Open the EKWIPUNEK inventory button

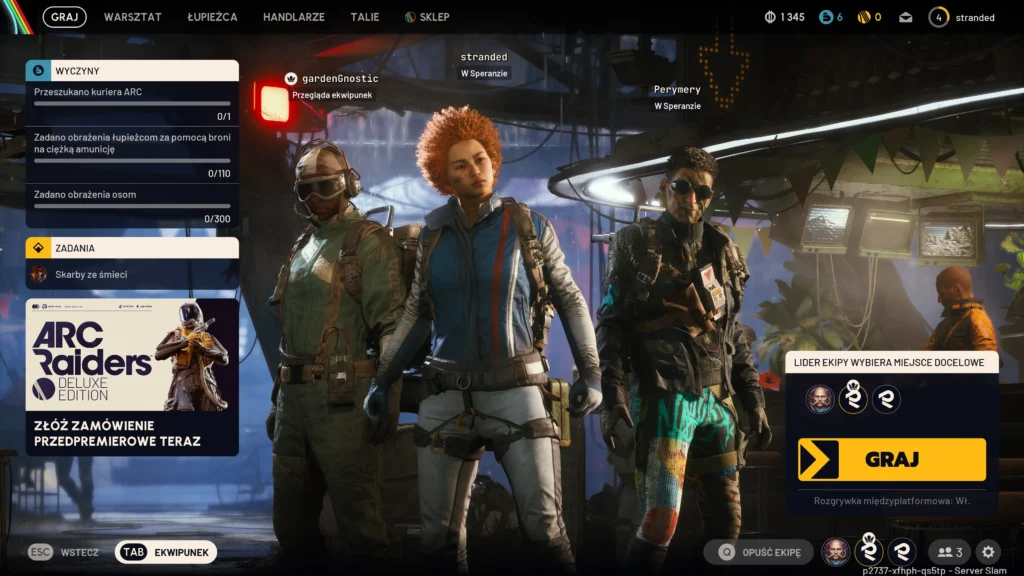(166, 552)
